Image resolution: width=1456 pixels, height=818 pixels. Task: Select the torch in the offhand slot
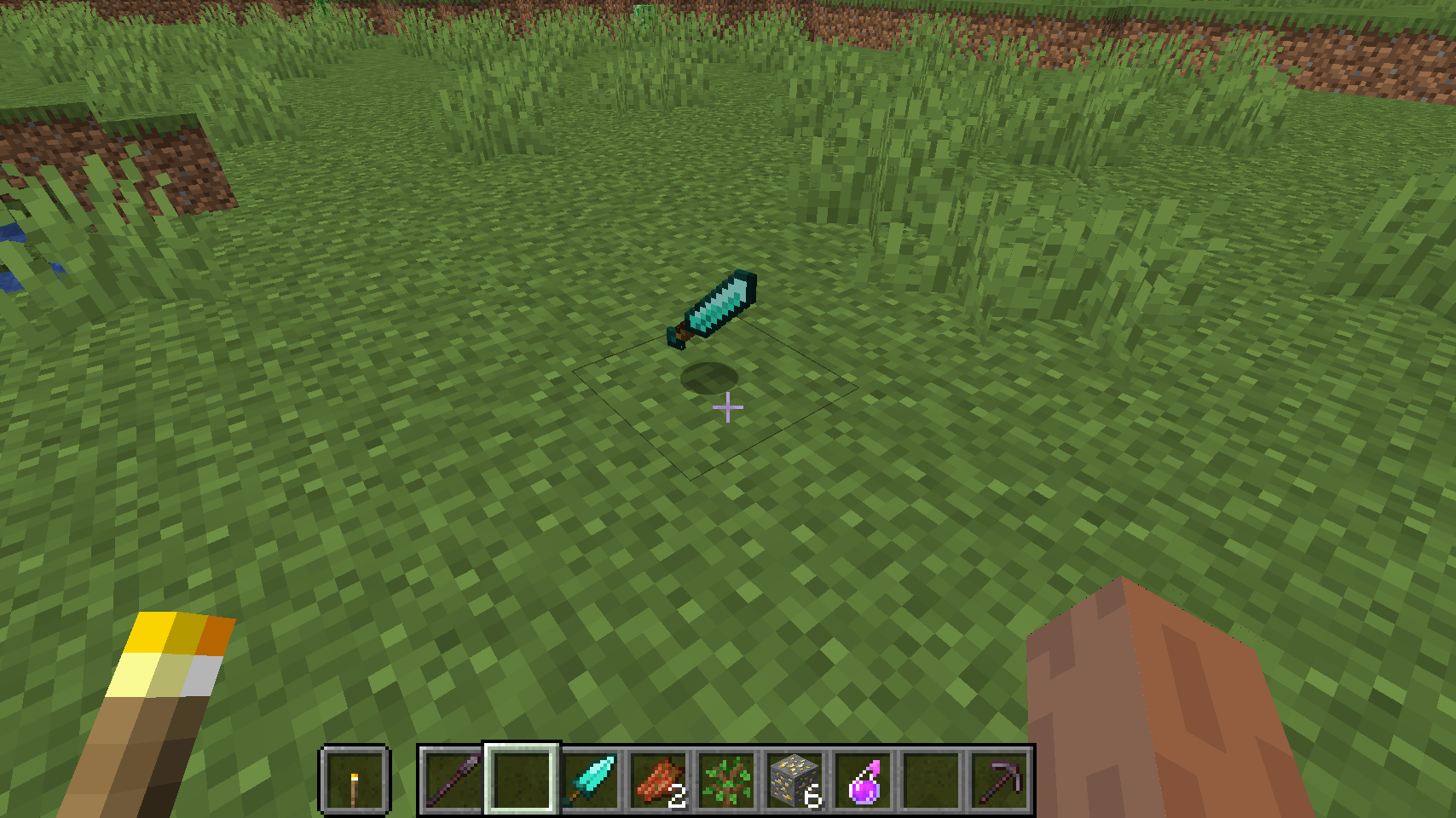pos(355,780)
